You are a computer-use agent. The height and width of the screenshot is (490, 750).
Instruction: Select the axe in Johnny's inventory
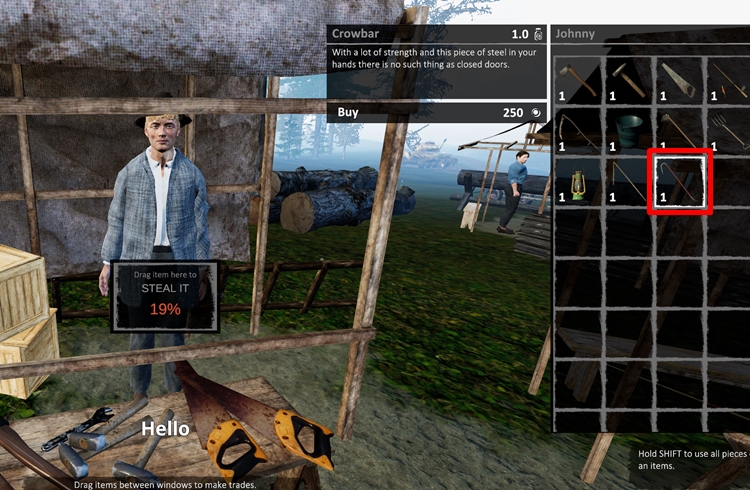(x=579, y=80)
